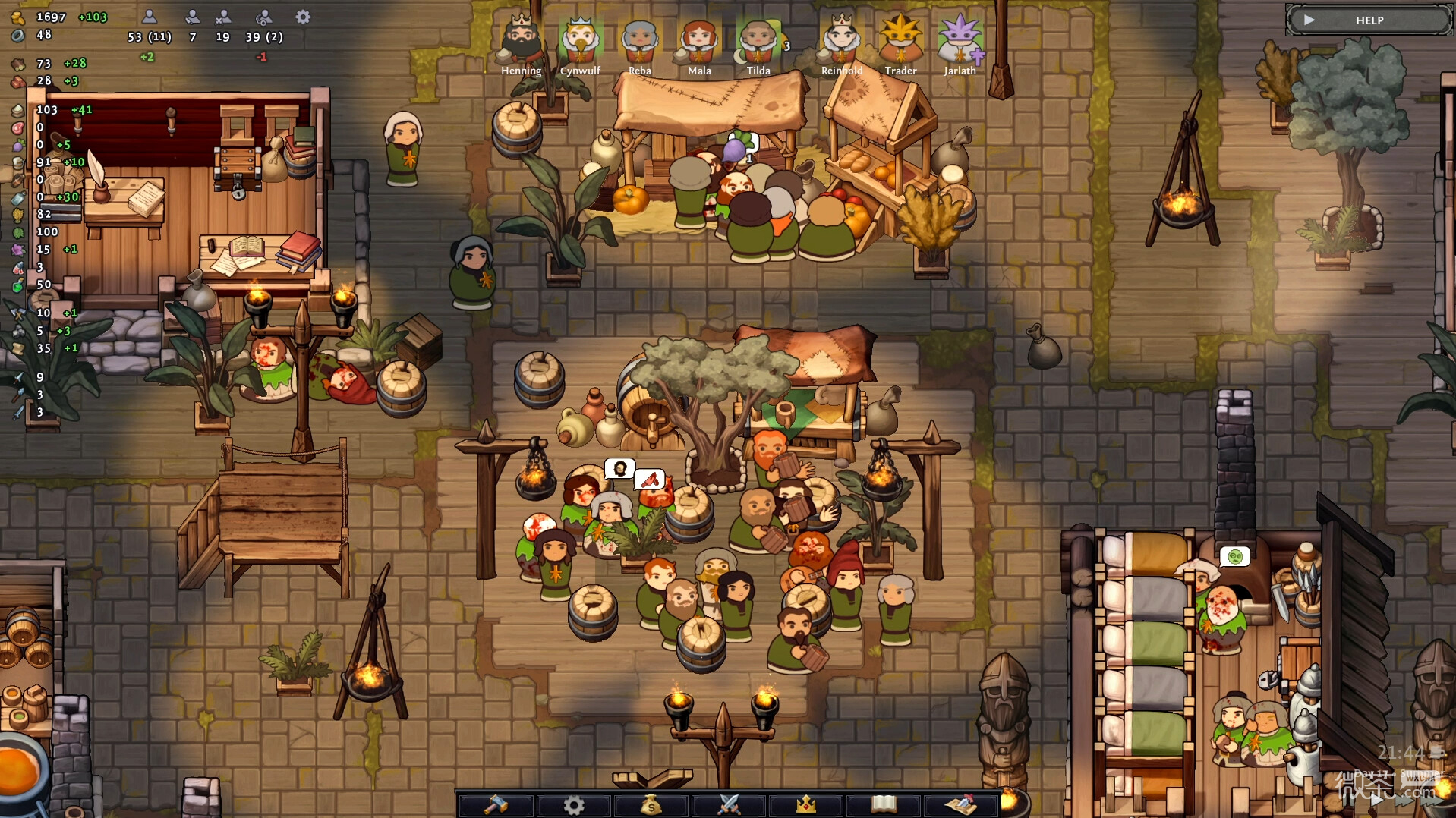The image size is (1456, 818).
Task: Open the book journal menu
Action: (884, 804)
